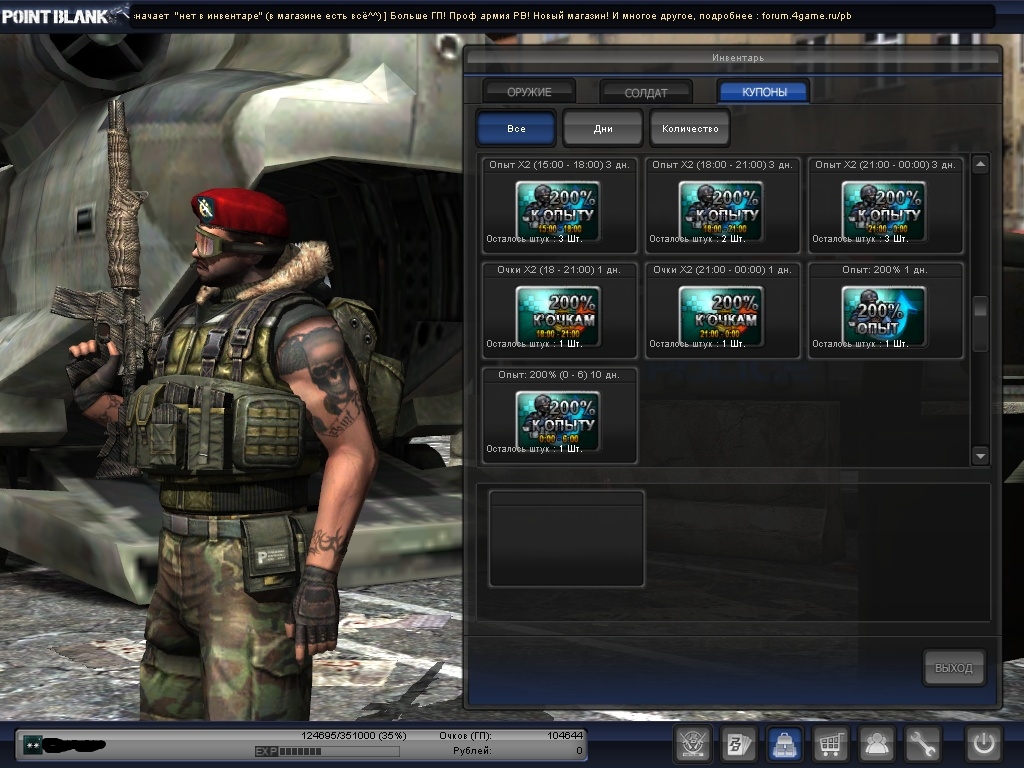Filter coupons by Дни
The height and width of the screenshot is (768, 1024).
(x=603, y=129)
